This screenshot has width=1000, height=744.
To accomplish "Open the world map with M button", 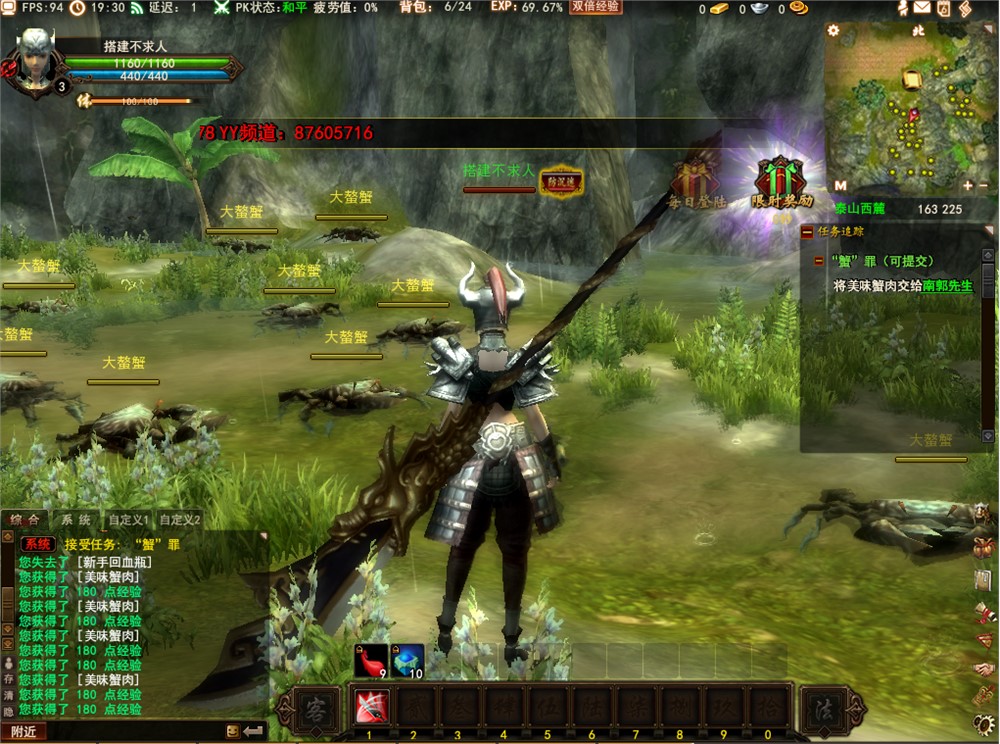I will click(840, 186).
